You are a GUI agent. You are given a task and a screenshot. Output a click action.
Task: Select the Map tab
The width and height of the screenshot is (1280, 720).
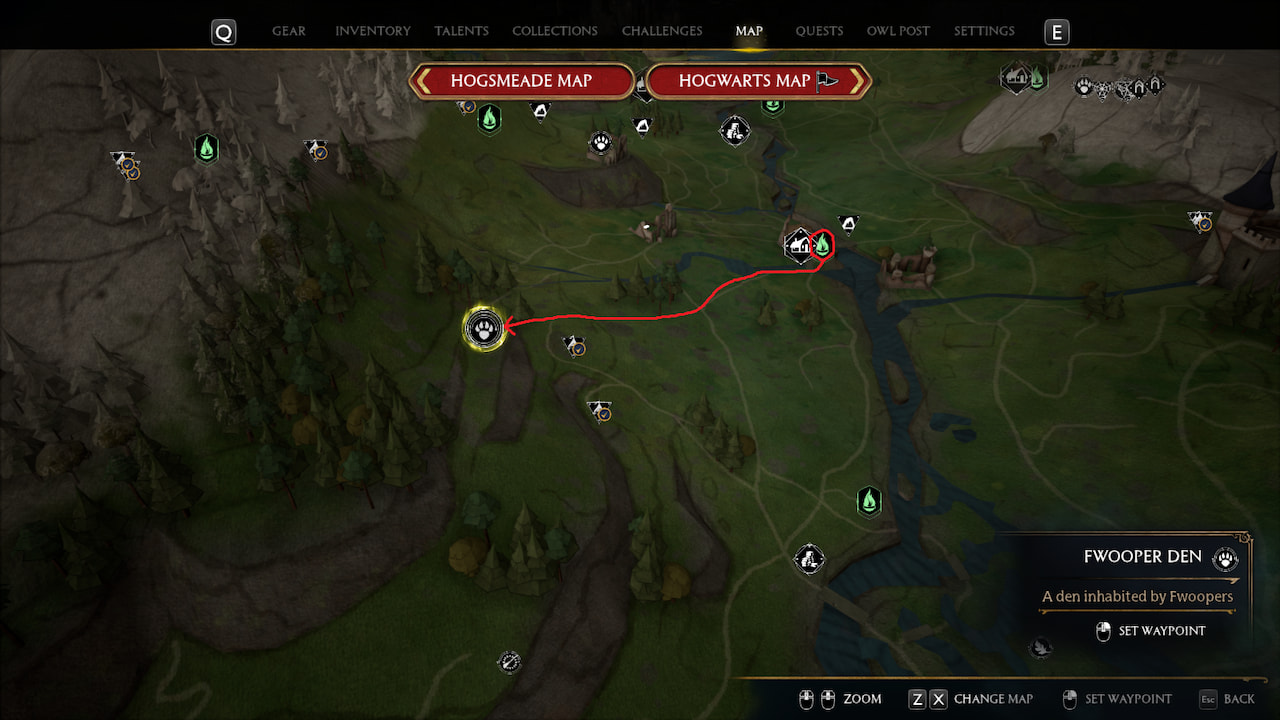[x=749, y=31]
